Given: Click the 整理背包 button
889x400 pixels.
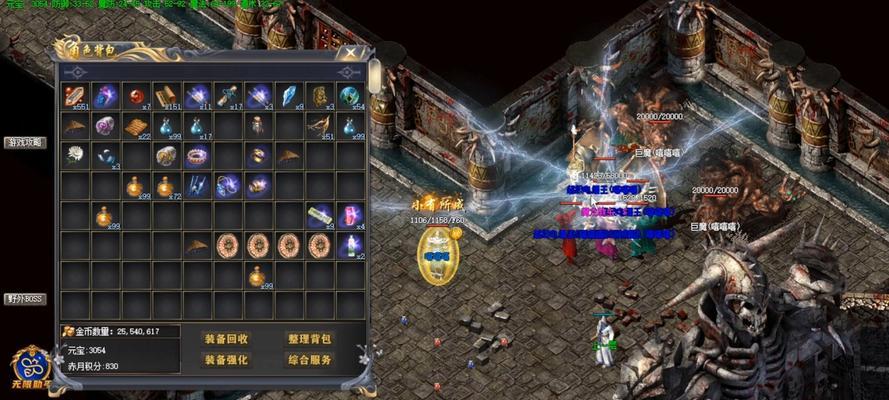Looking at the screenshot, I should pyautogui.click(x=309, y=339).
